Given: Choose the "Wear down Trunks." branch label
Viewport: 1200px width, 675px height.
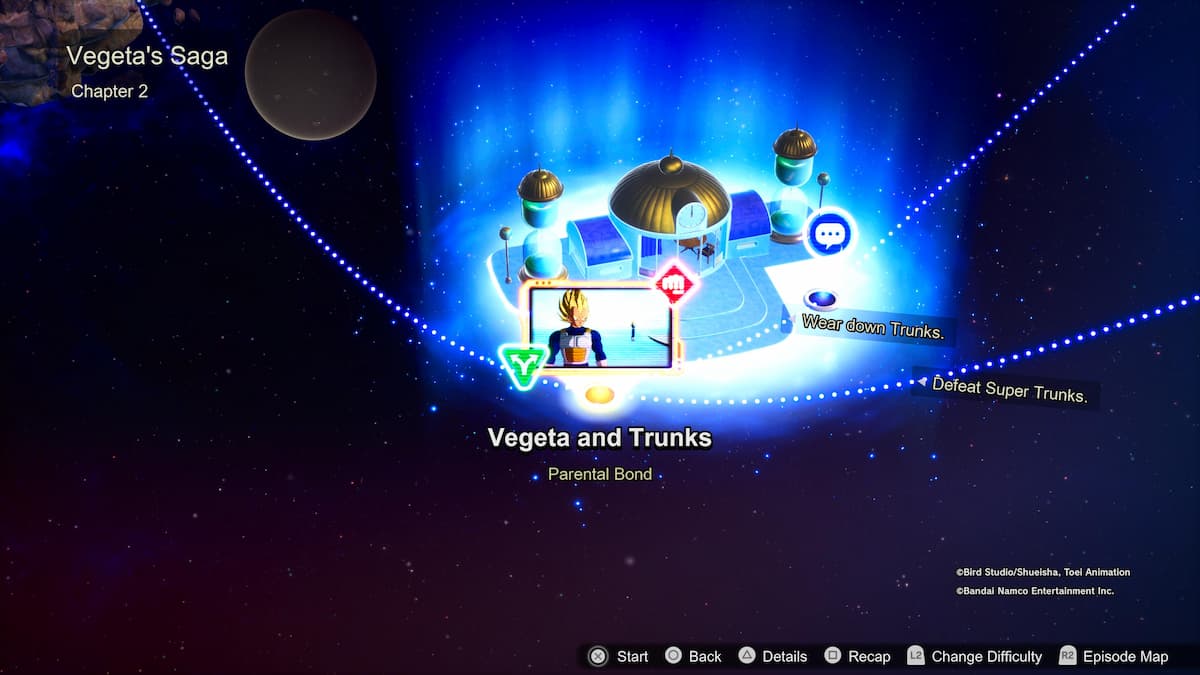Looking at the screenshot, I should (873, 327).
